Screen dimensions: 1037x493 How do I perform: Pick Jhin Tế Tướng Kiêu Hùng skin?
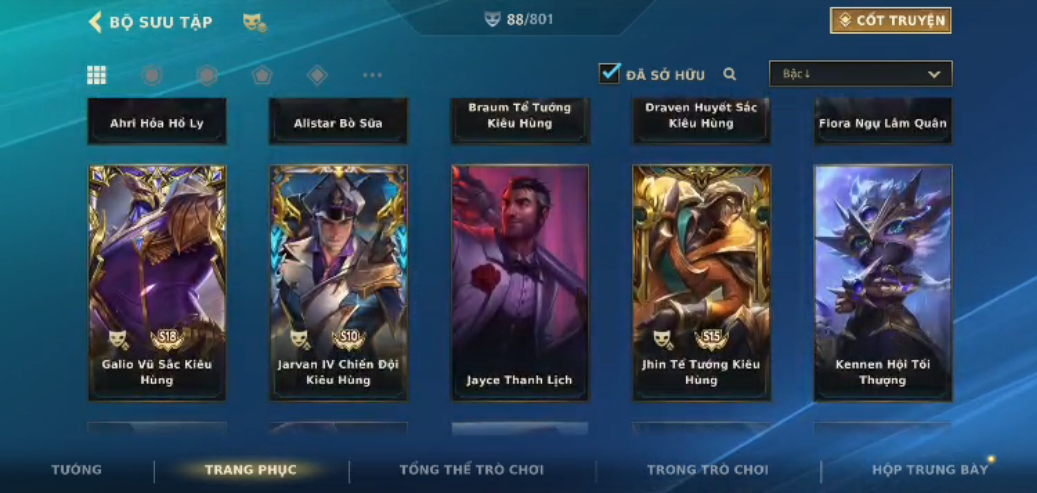[701, 282]
